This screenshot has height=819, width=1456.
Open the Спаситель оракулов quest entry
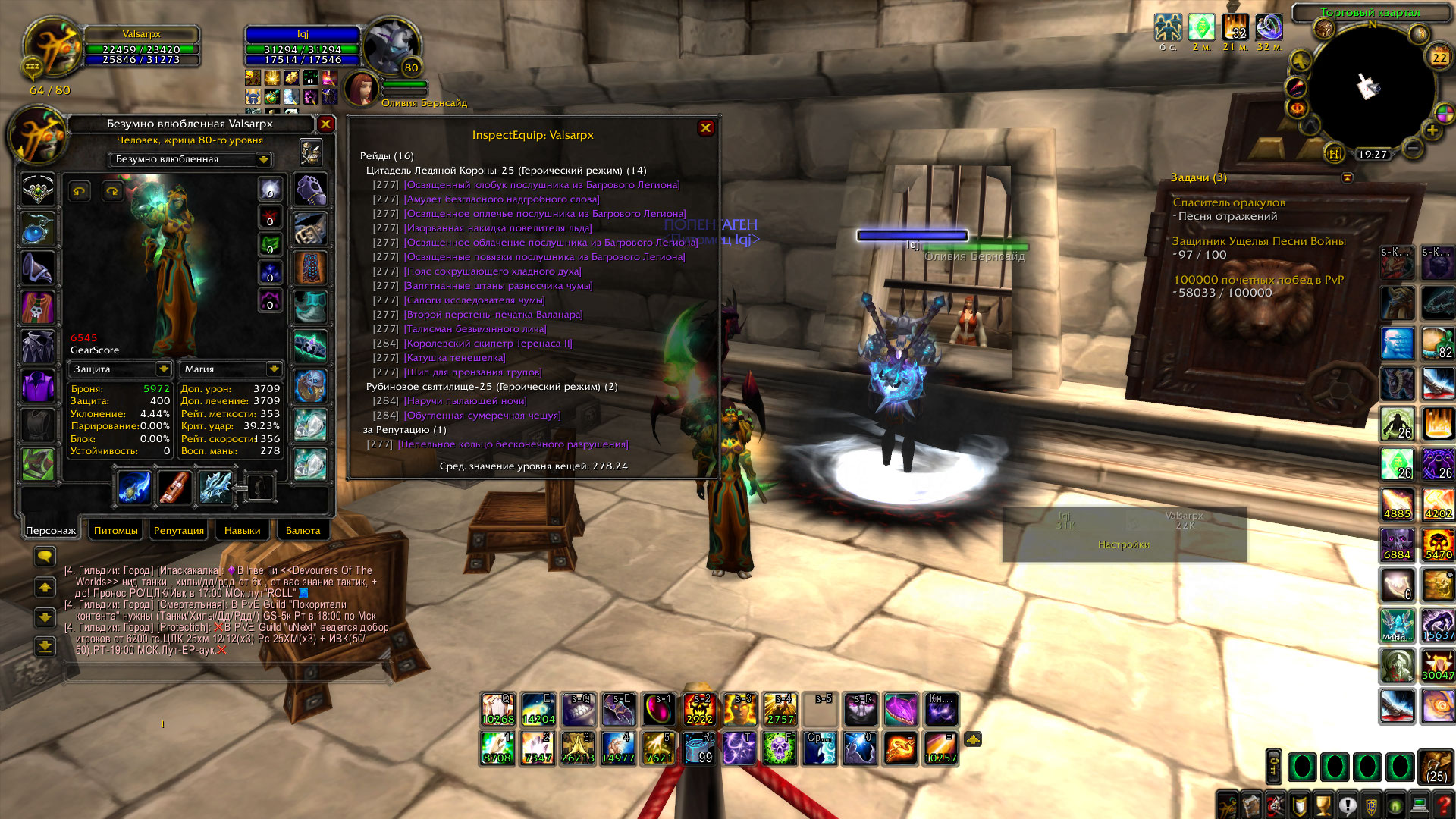1228,202
